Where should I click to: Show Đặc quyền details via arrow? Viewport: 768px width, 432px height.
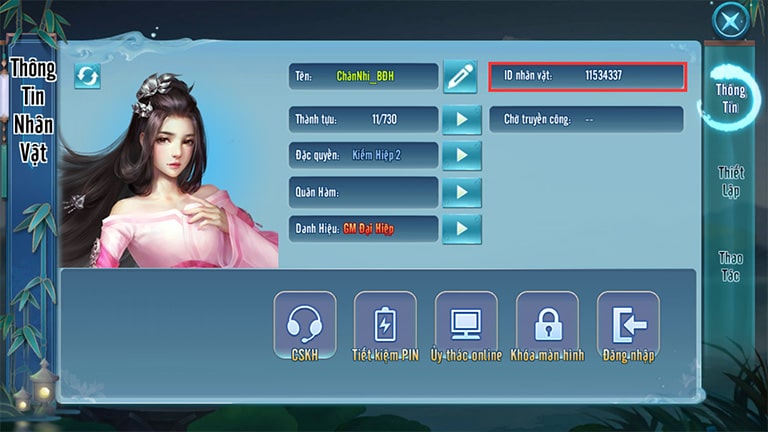(x=461, y=156)
